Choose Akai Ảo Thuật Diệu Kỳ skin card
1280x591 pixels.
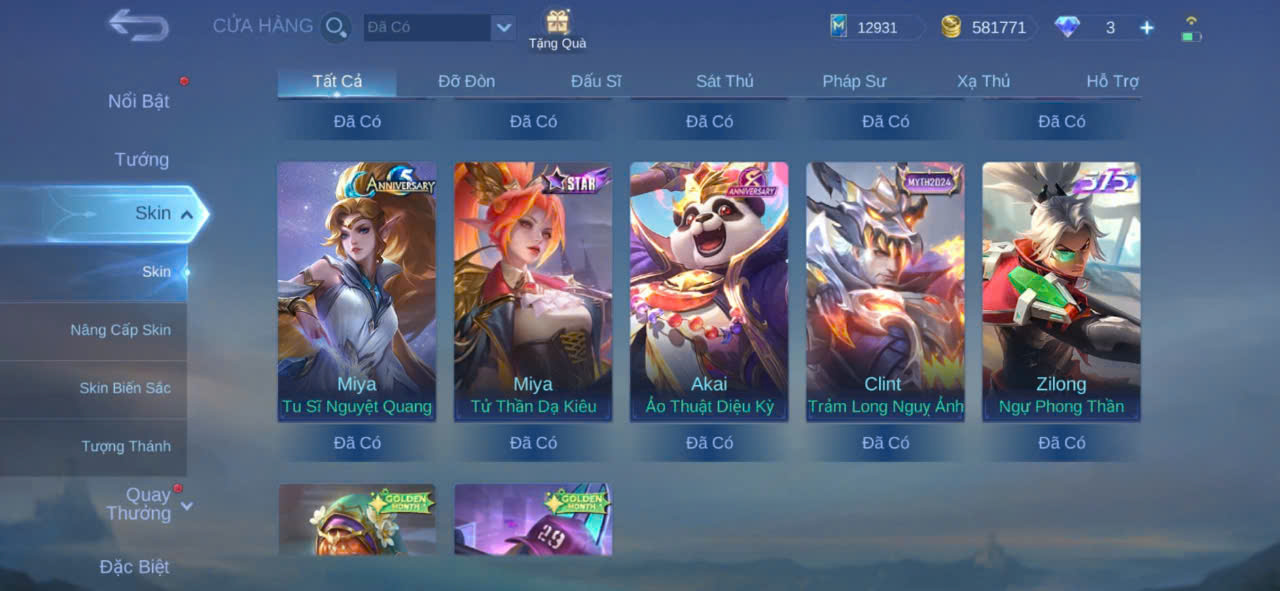709,290
